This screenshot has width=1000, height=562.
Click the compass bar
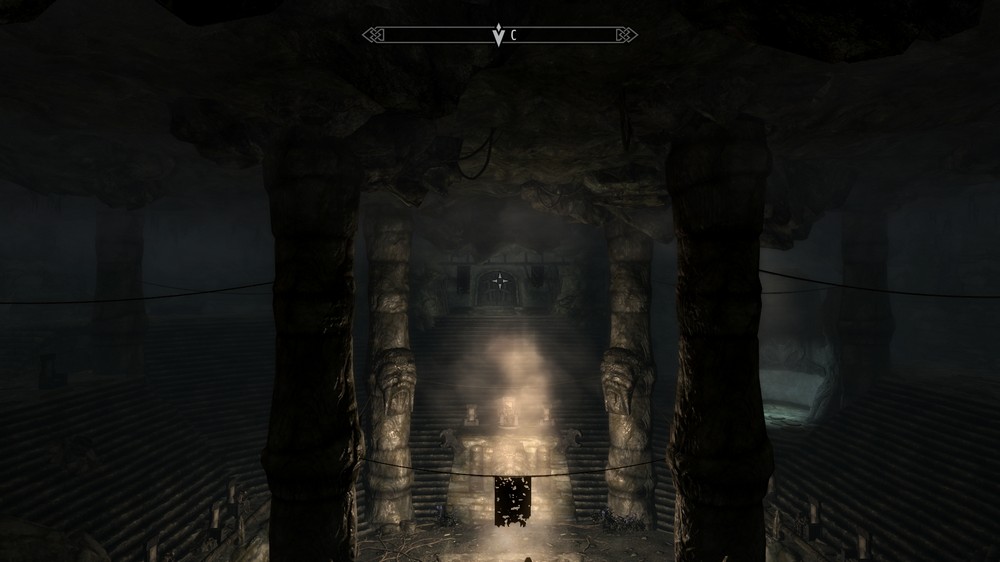pyautogui.click(x=499, y=35)
